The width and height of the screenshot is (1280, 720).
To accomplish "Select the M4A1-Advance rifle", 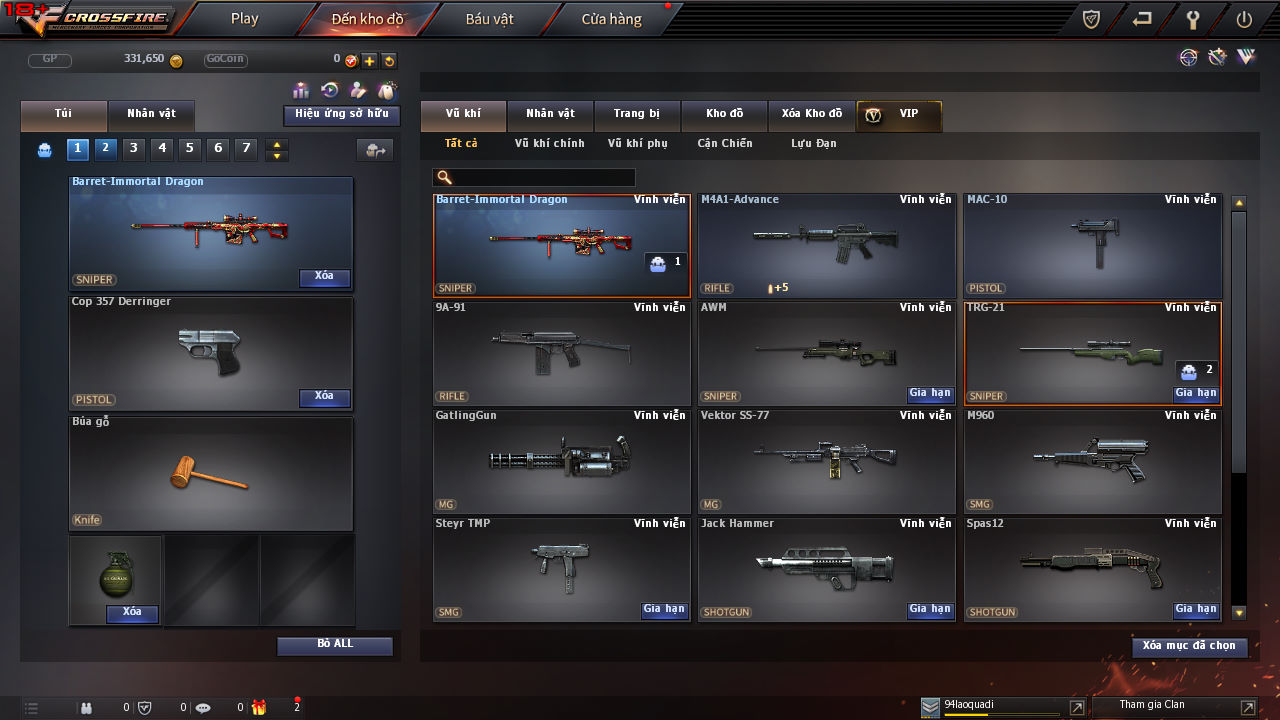I will click(x=826, y=245).
